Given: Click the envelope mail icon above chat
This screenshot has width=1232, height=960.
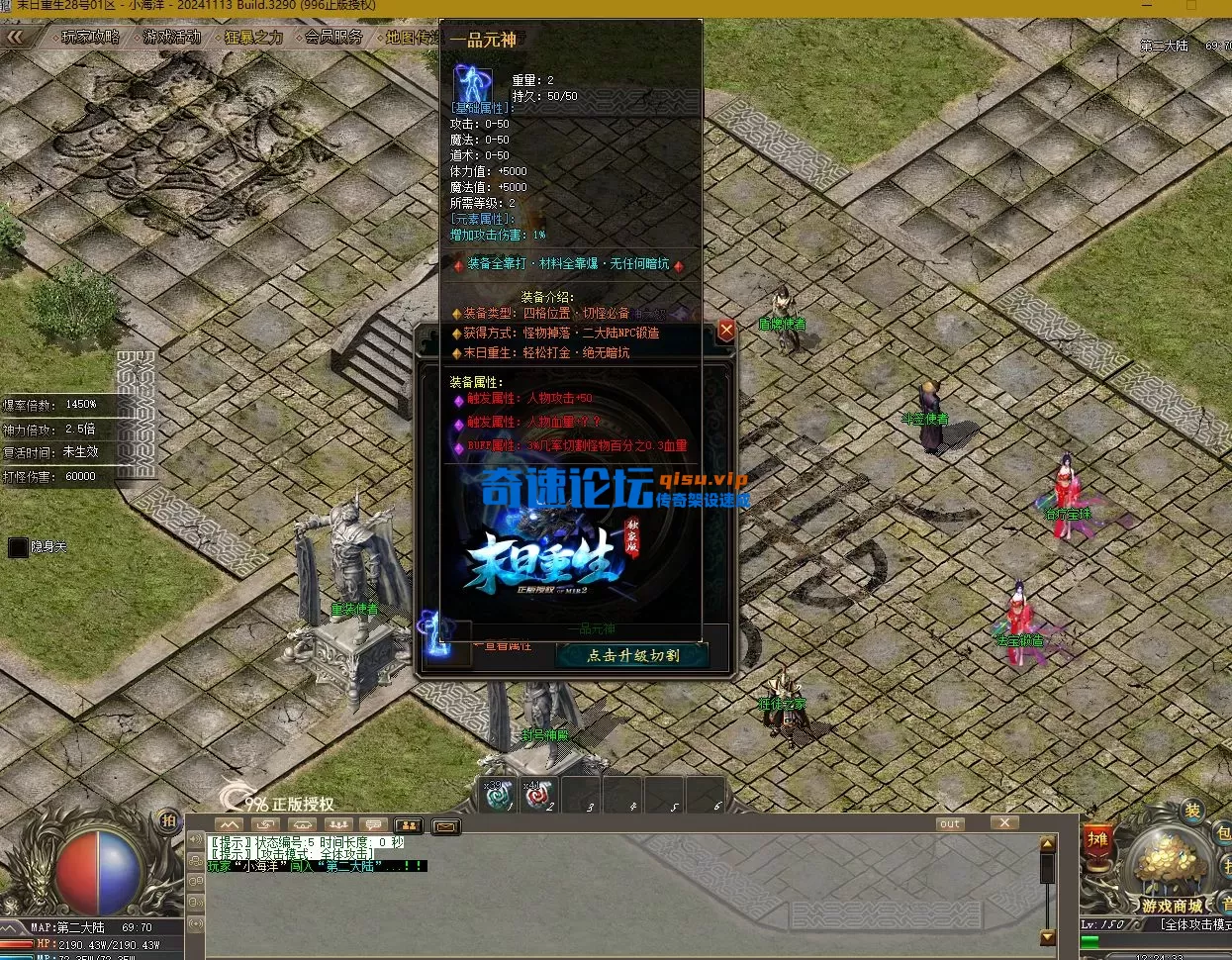Looking at the screenshot, I should [x=446, y=825].
